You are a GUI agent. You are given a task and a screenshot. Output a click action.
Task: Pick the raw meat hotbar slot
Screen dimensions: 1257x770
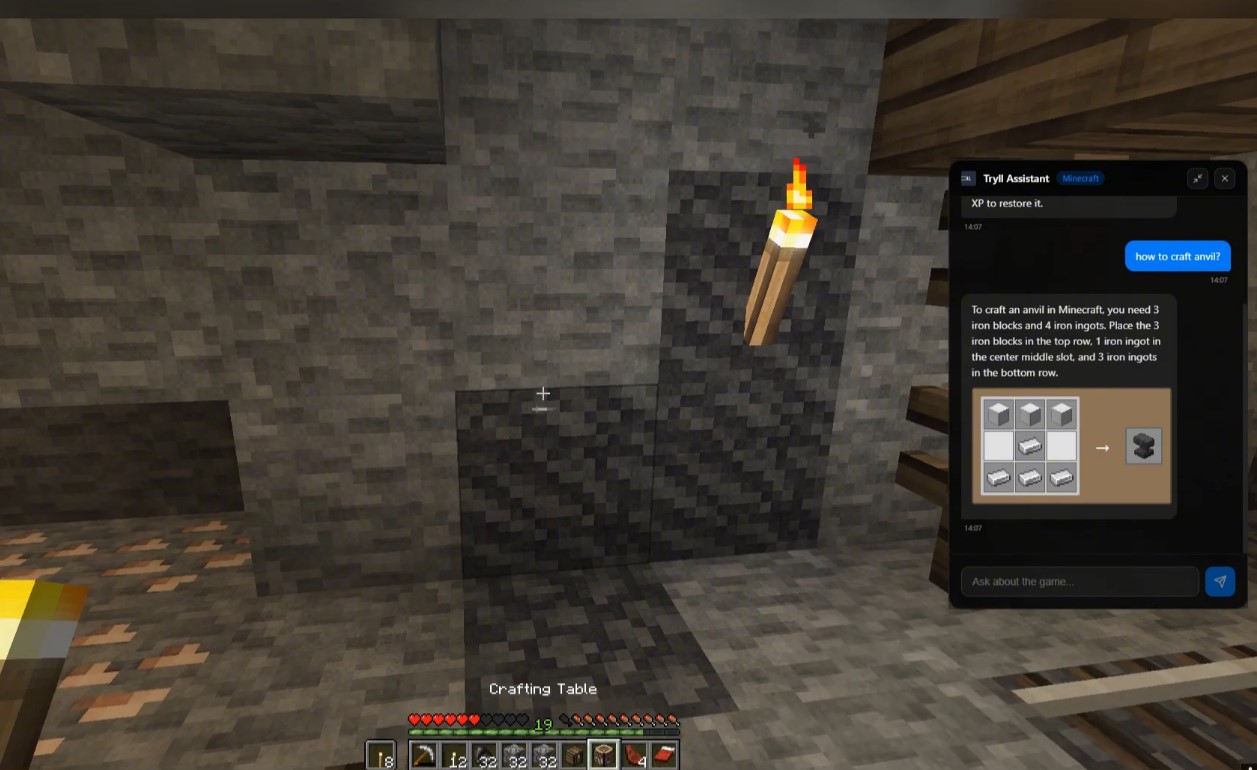(x=633, y=756)
